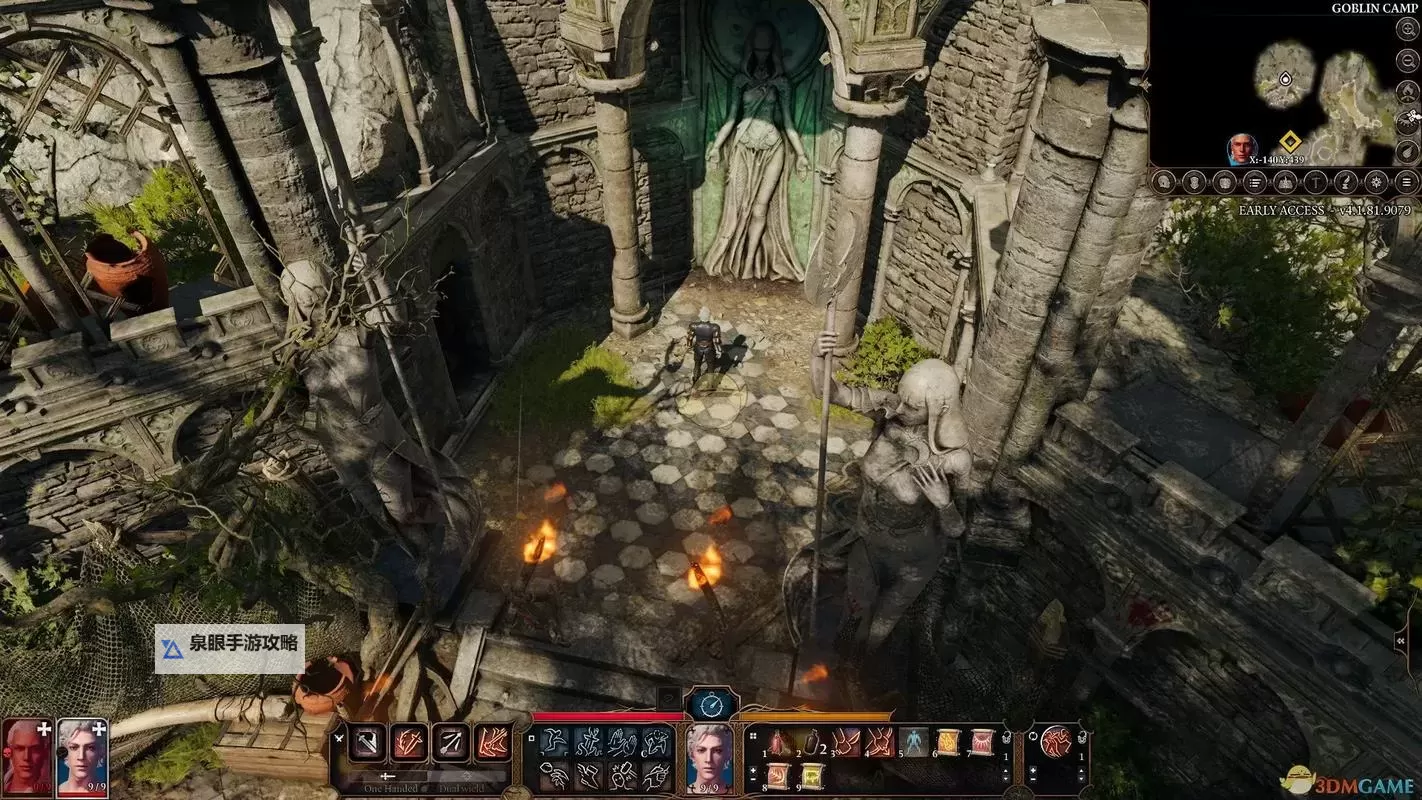Image resolution: width=1422 pixels, height=800 pixels.
Task: Click the yellow diamond marker on minimap
Action: 1289,143
